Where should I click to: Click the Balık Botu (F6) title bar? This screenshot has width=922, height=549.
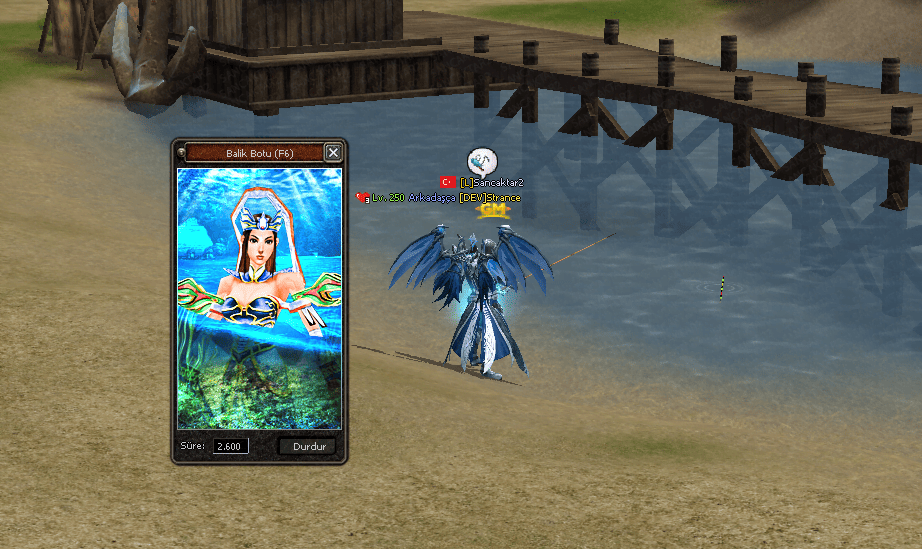[253, 153]
